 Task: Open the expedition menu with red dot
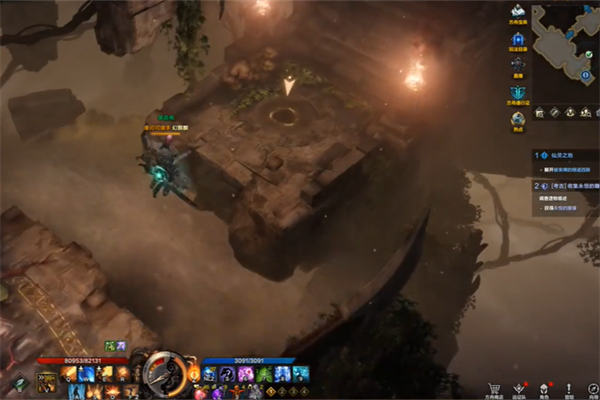pos(518,388)
